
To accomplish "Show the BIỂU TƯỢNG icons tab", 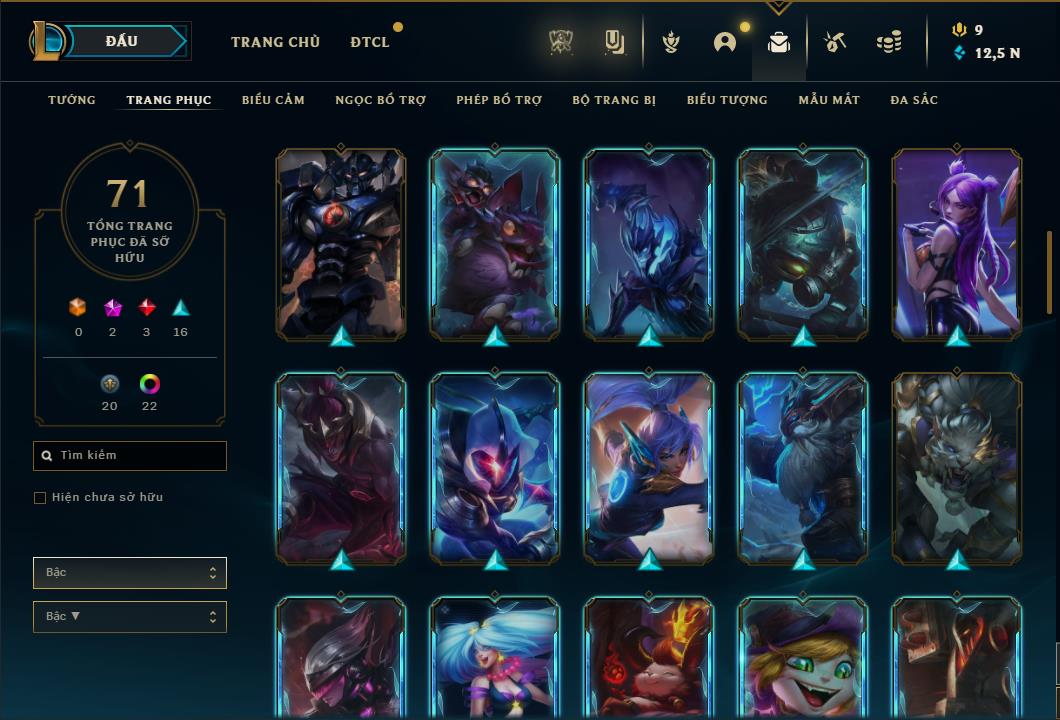I will point(727,100).
